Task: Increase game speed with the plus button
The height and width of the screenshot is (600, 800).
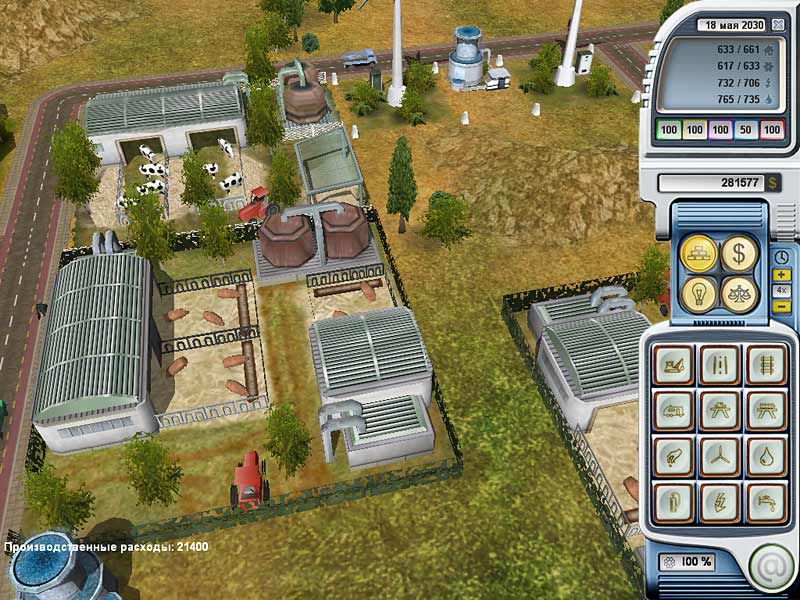Action: (x=781, y=275)
